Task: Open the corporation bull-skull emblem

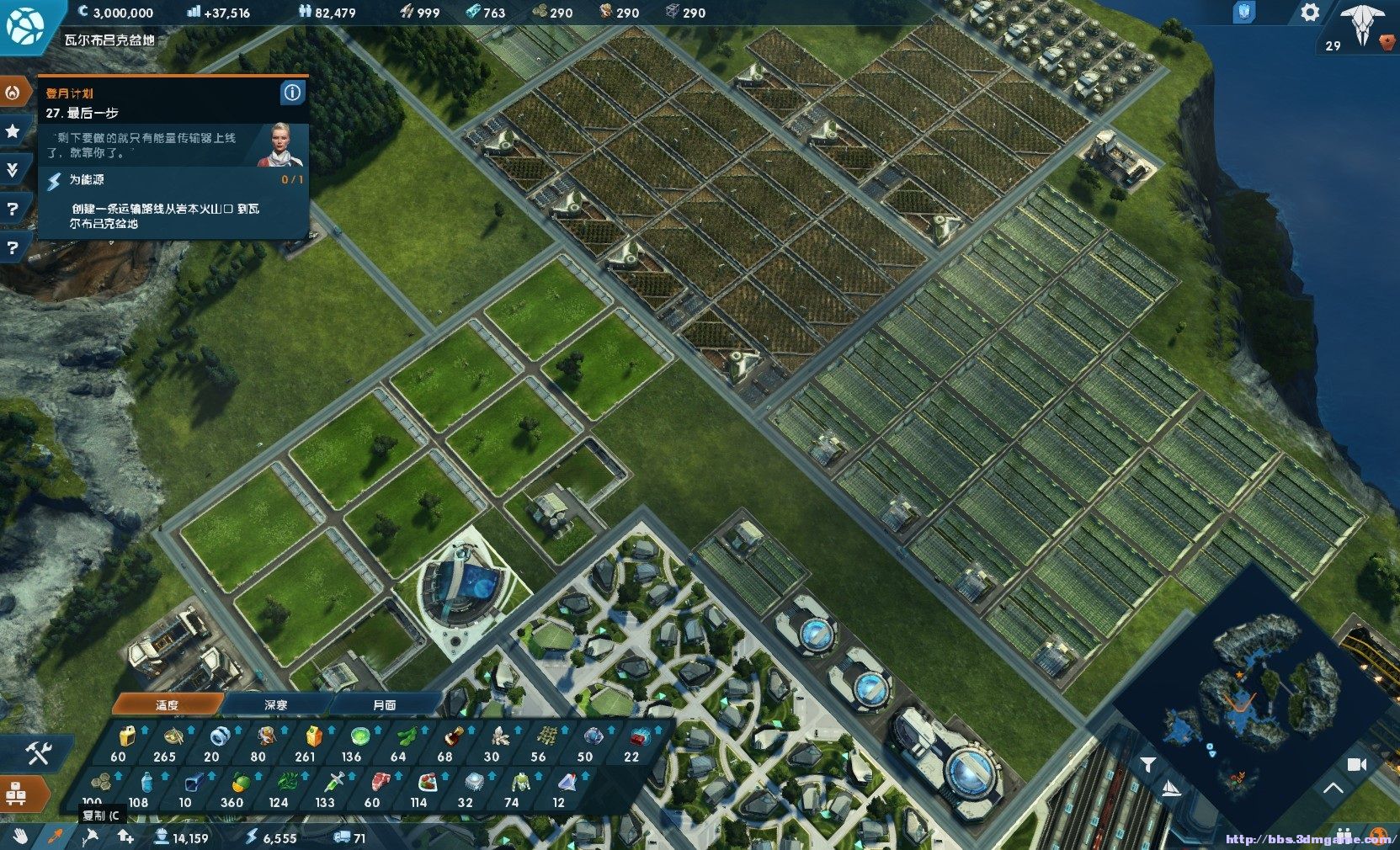Action: point(1363,25)
